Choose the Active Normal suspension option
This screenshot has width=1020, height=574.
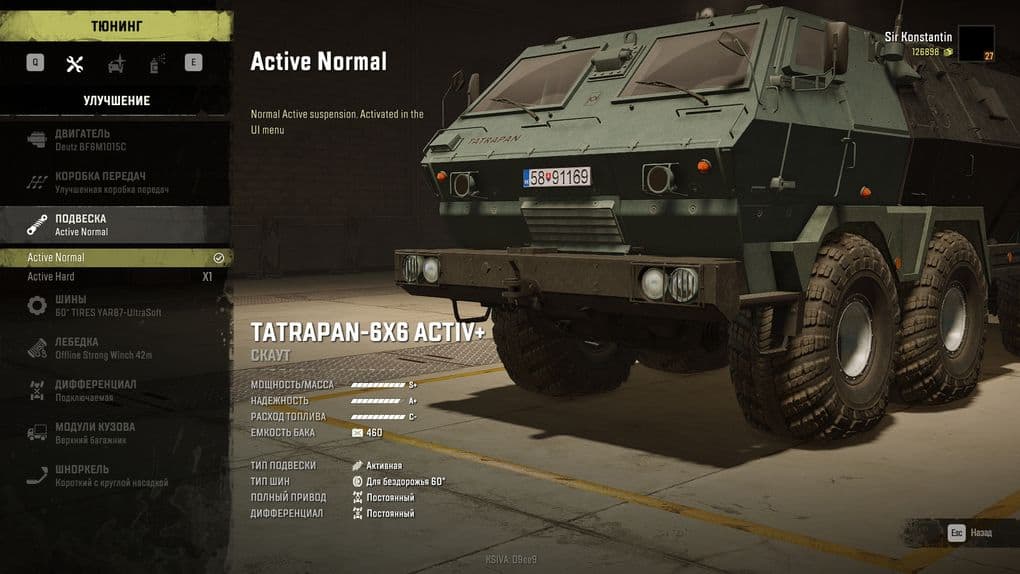pyautogui.click(x=115, y=258)
